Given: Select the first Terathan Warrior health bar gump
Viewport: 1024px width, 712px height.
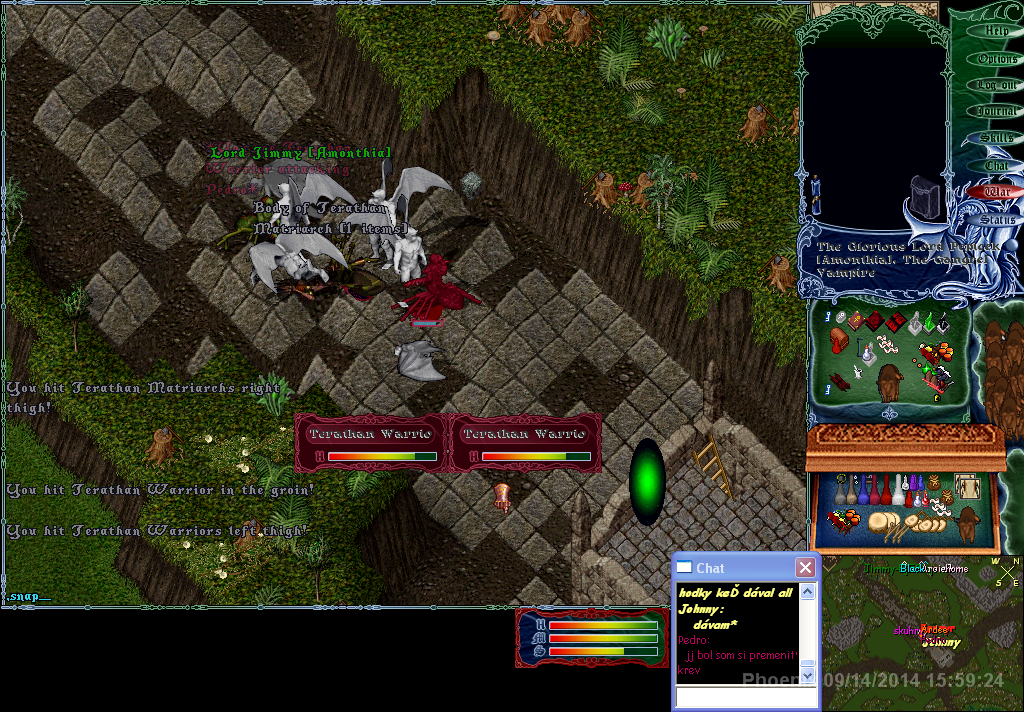Looking at the screenshot, I should tap(371, 443).
